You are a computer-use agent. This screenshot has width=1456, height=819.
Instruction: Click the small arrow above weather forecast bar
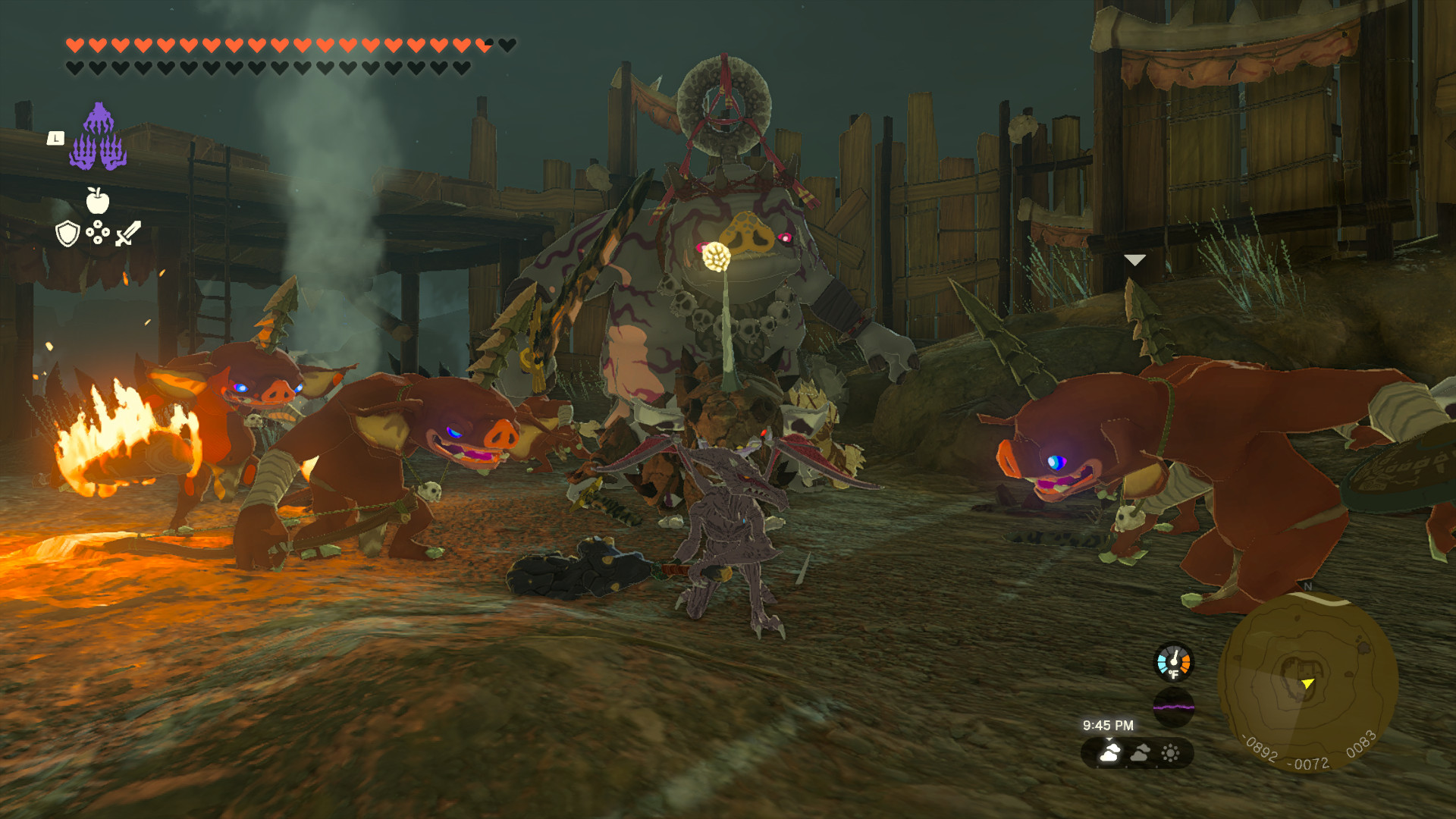click(x=1109, y=739)
